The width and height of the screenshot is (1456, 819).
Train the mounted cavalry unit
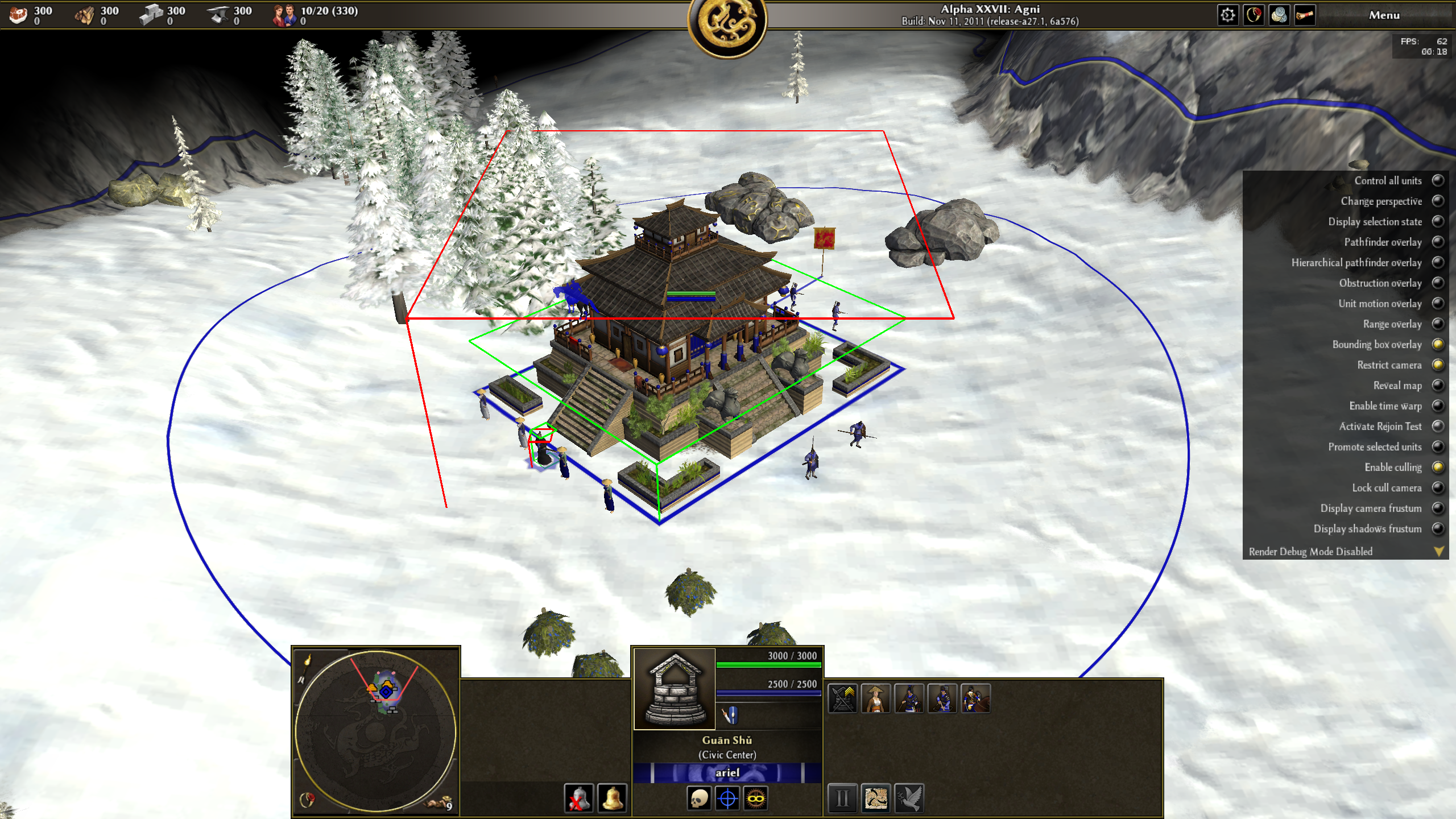coord(975,699)
